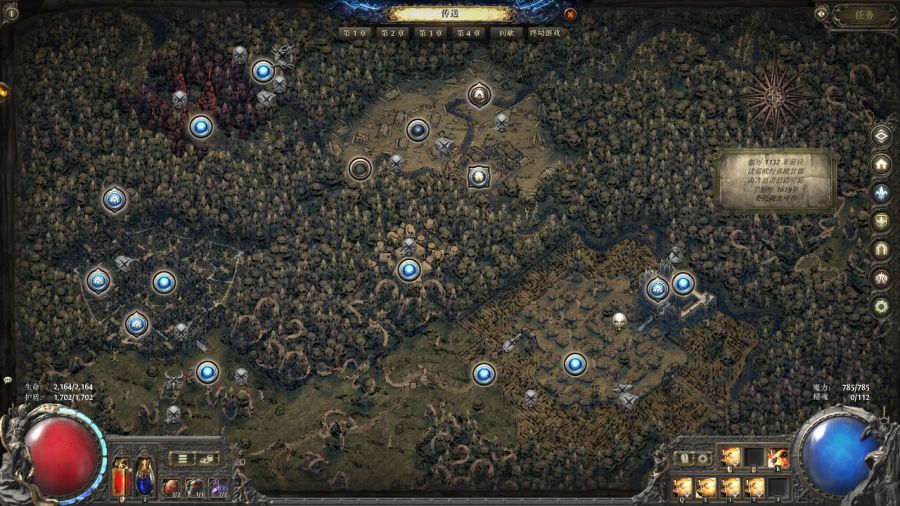Select the house icon in the side bar
900x506 pixels.
(881, 164)
